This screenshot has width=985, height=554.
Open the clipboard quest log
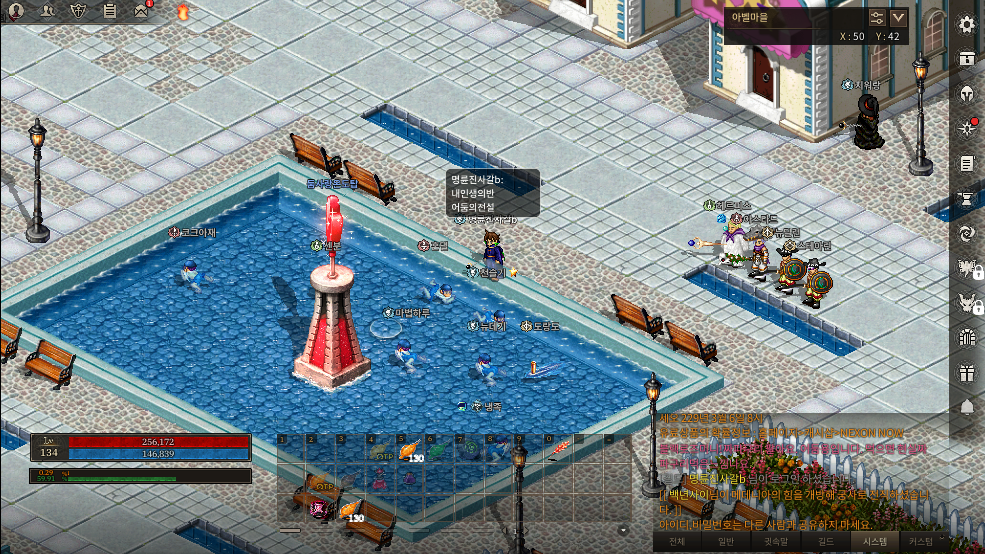point(110,12)
